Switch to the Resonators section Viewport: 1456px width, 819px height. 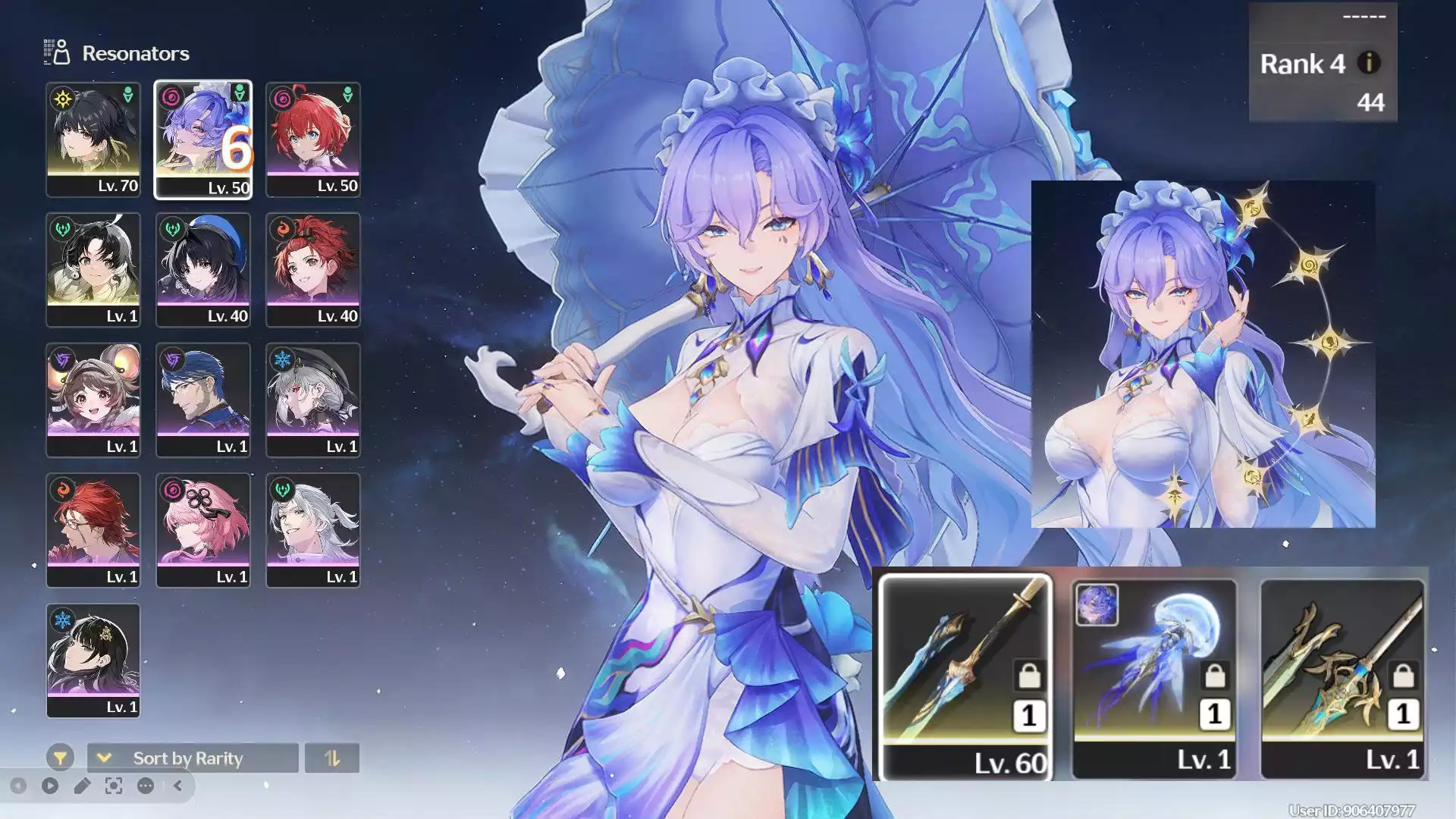[x=135, y=54]
